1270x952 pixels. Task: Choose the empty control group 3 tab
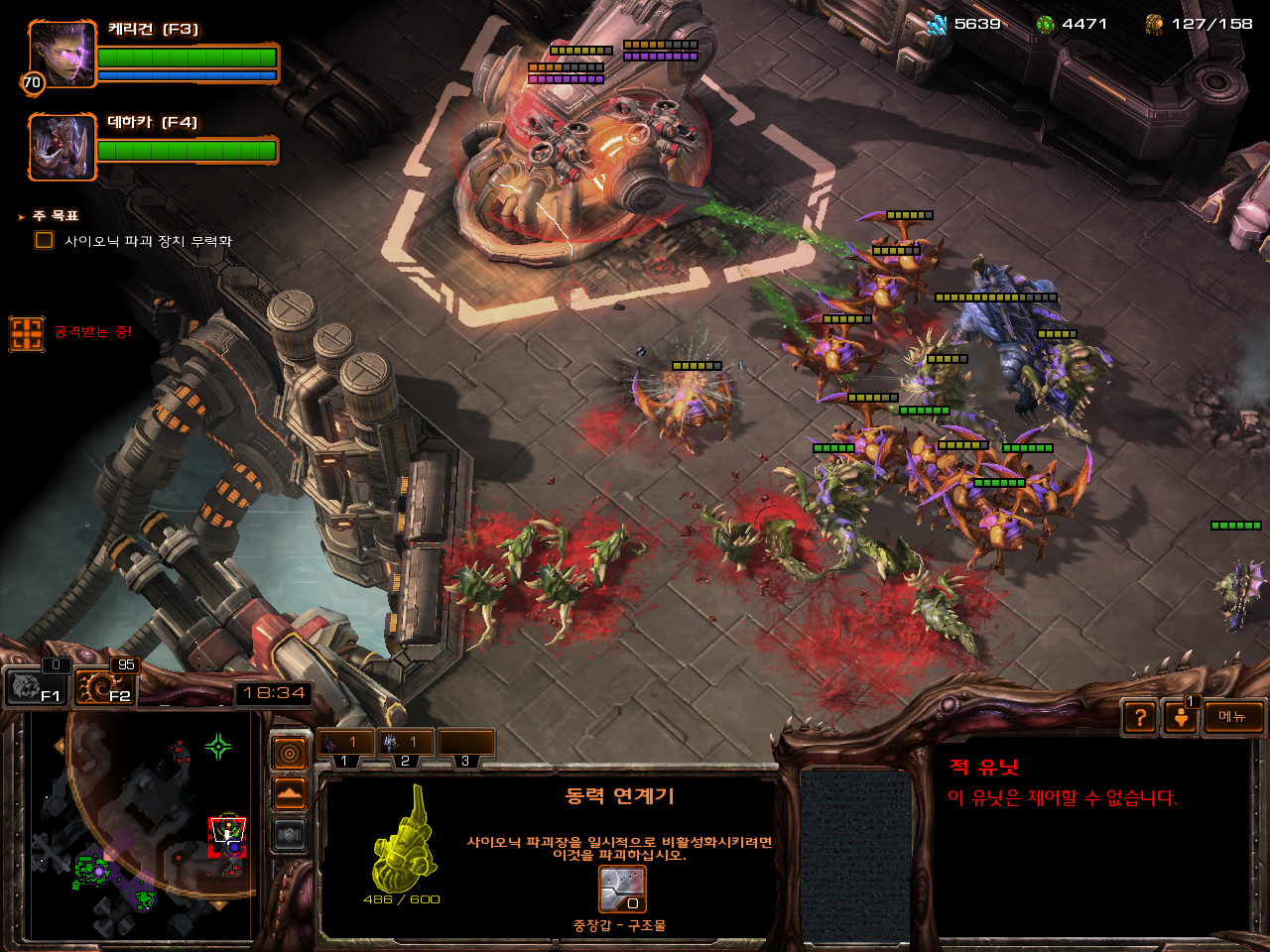(466, 744)
